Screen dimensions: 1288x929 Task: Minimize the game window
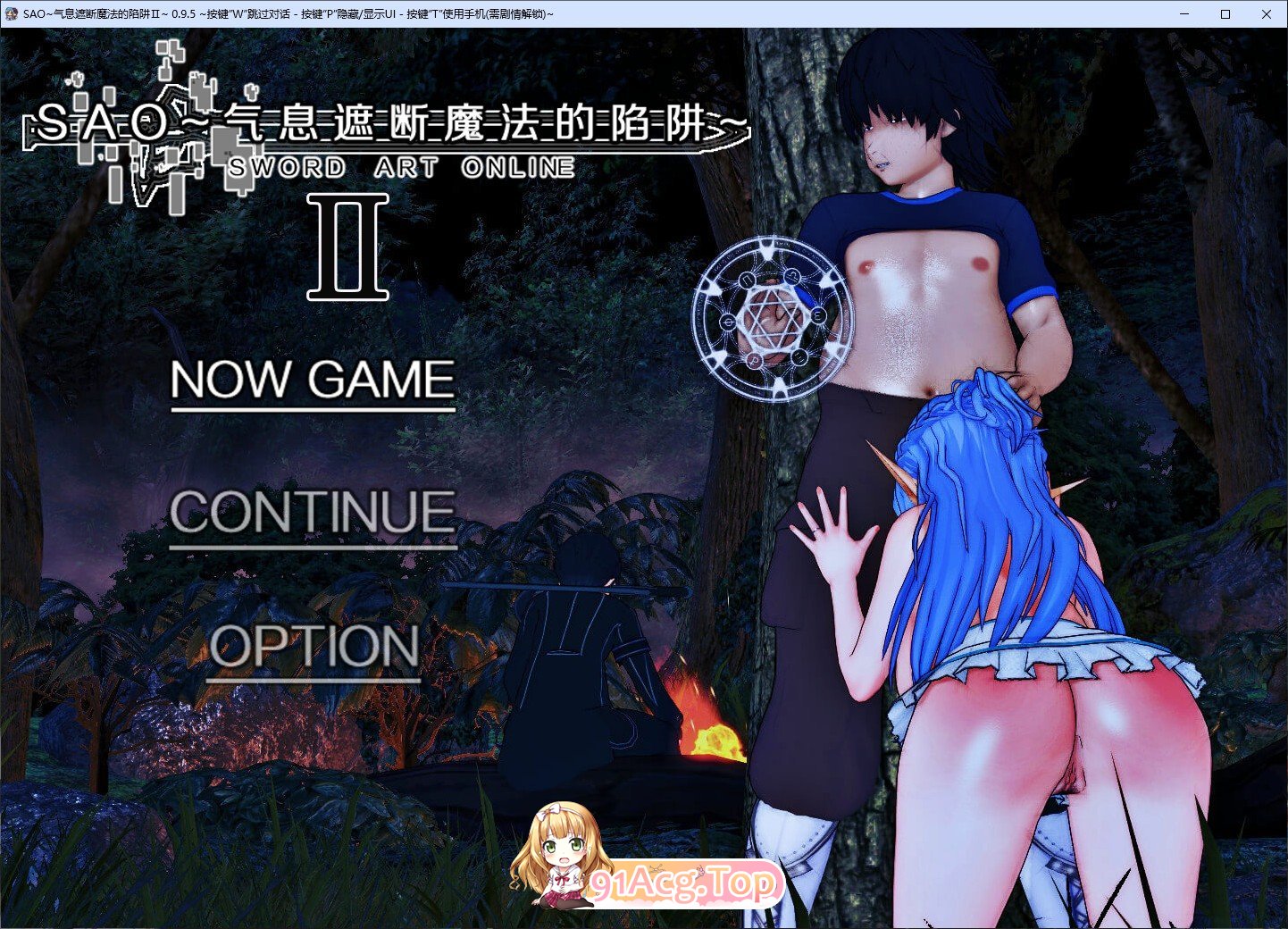(1185, 14)
